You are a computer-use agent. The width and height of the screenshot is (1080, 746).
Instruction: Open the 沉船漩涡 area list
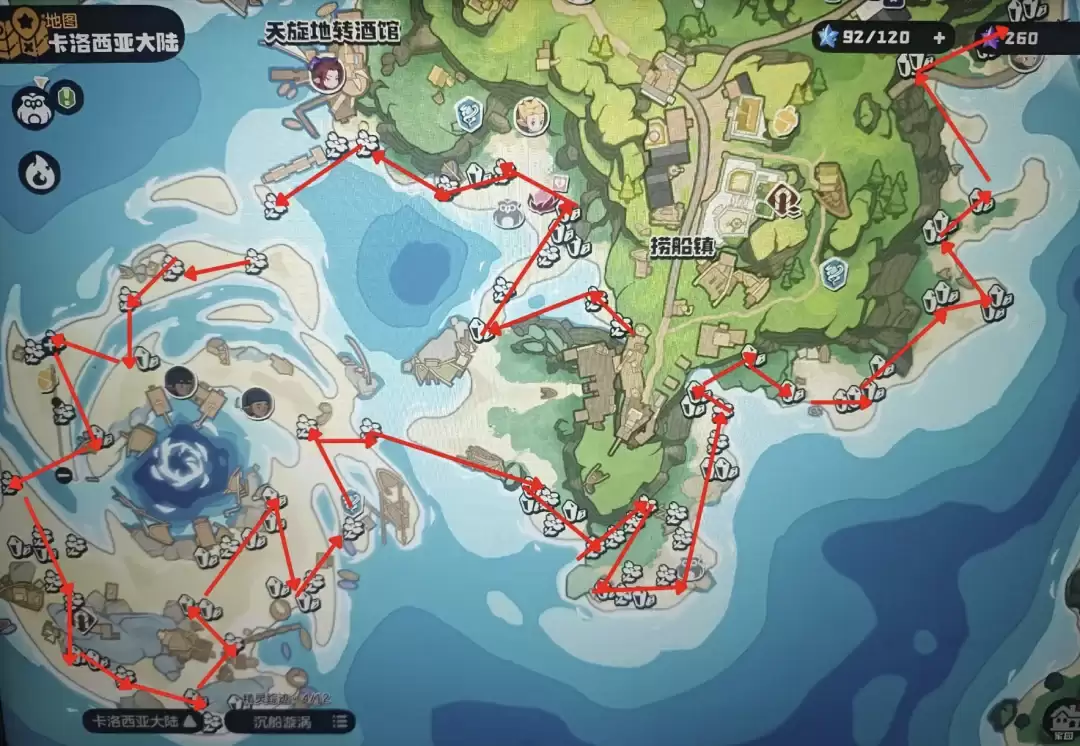click(290, 721)
